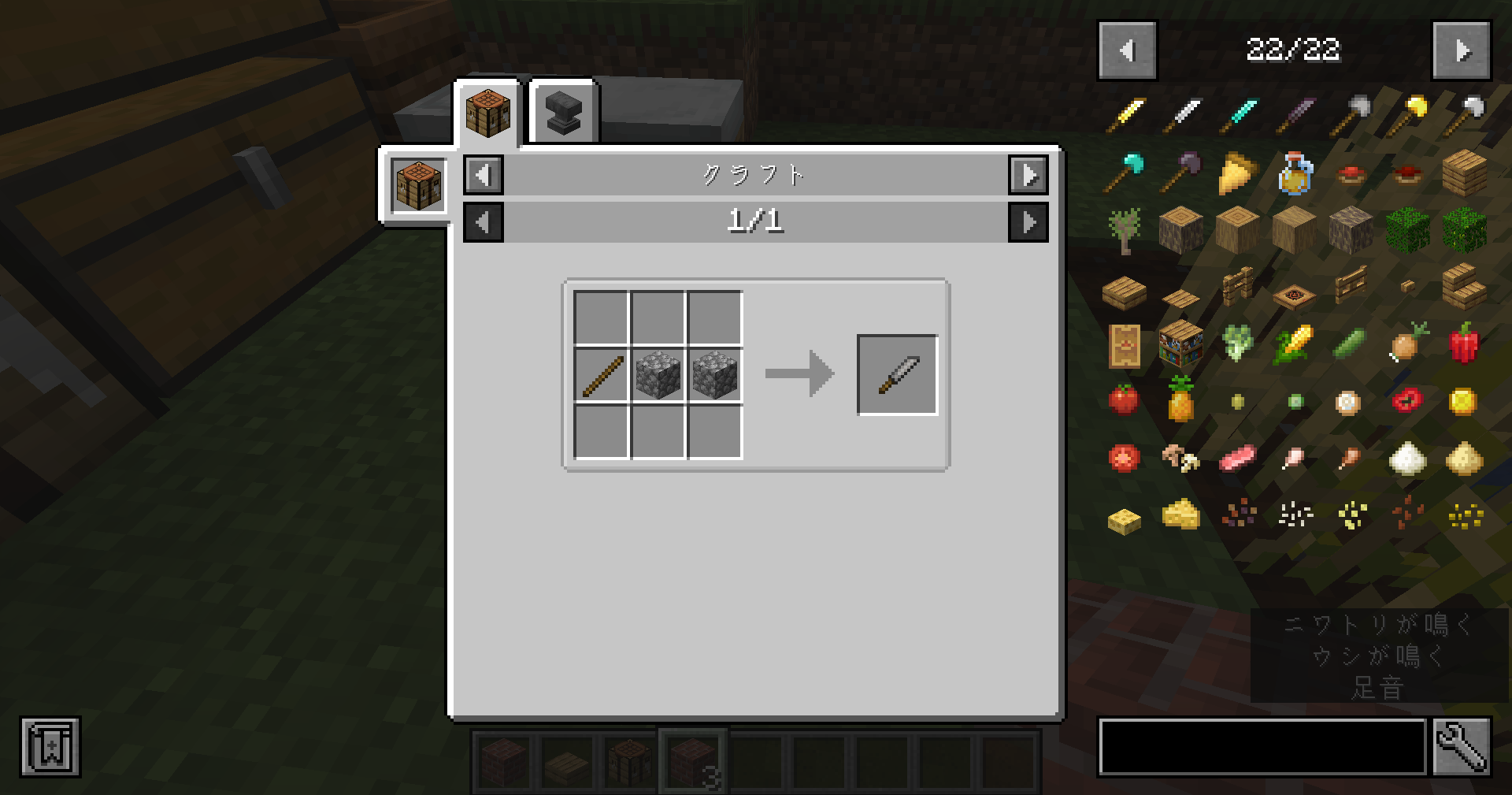Switch to the anvil recipe tab
Screen dimensions: 1512x795
[562, 110]
